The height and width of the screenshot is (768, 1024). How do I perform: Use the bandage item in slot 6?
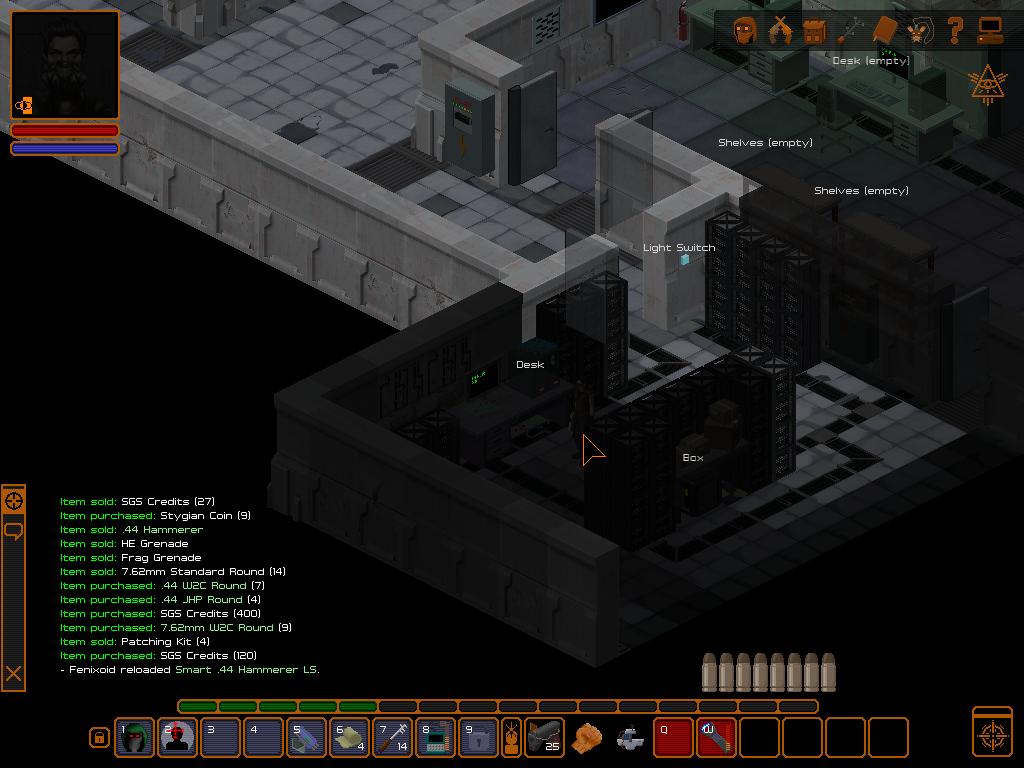pyautogui.click(x=350, y=738)
